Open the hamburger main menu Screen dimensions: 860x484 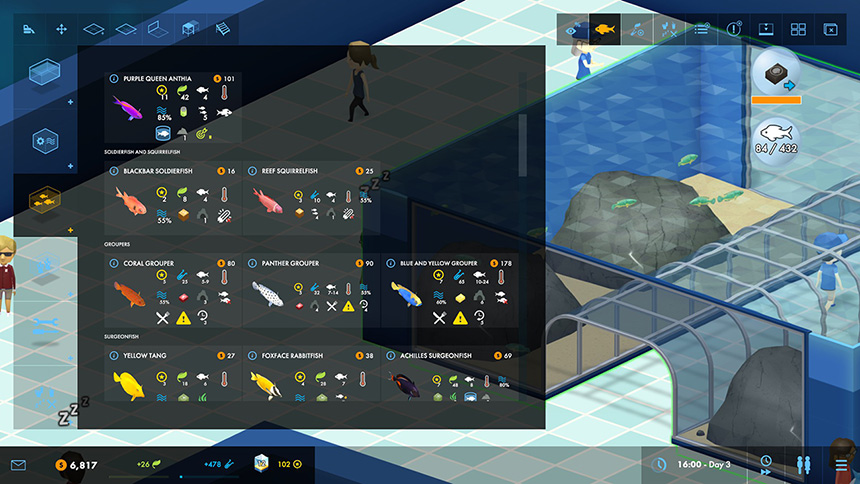click(x=841, y=465)
